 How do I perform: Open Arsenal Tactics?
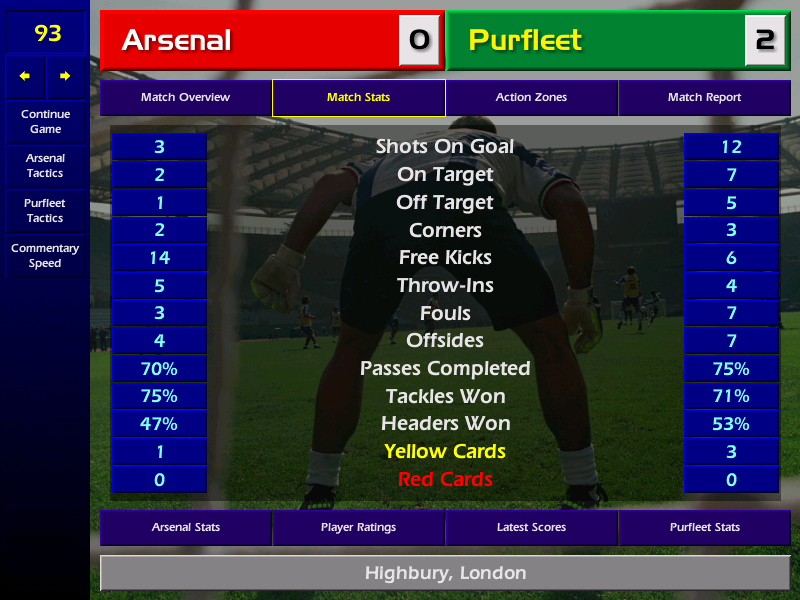tap(45, 166)
